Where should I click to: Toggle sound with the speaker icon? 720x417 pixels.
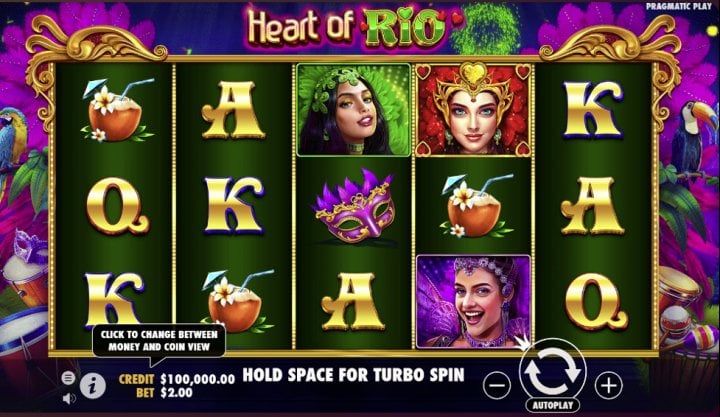(69, 398)
